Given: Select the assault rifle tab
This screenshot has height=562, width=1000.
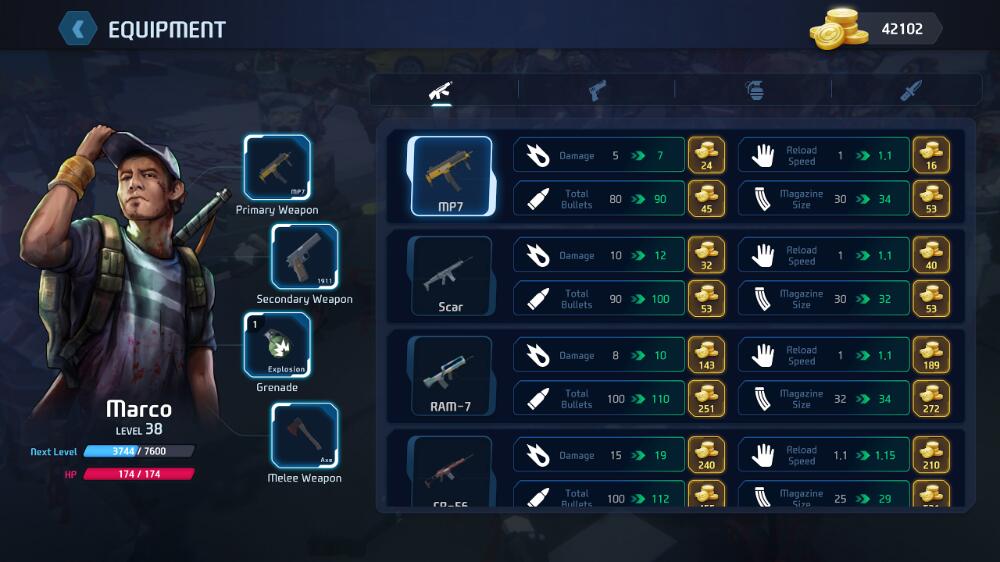Looking at the screenshot, I should (x=441, y=90).
